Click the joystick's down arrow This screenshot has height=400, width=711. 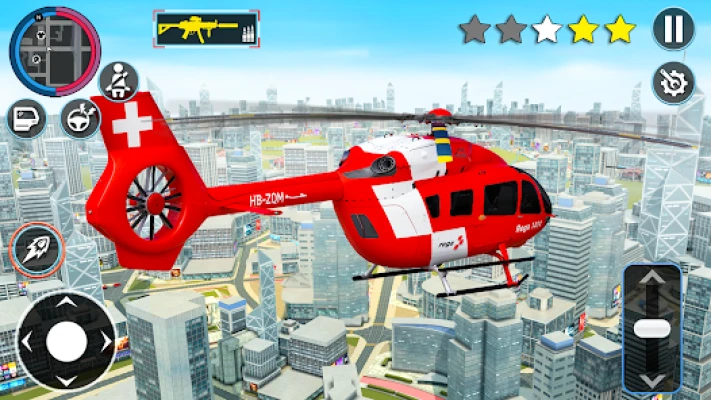[x=66, y=382]
